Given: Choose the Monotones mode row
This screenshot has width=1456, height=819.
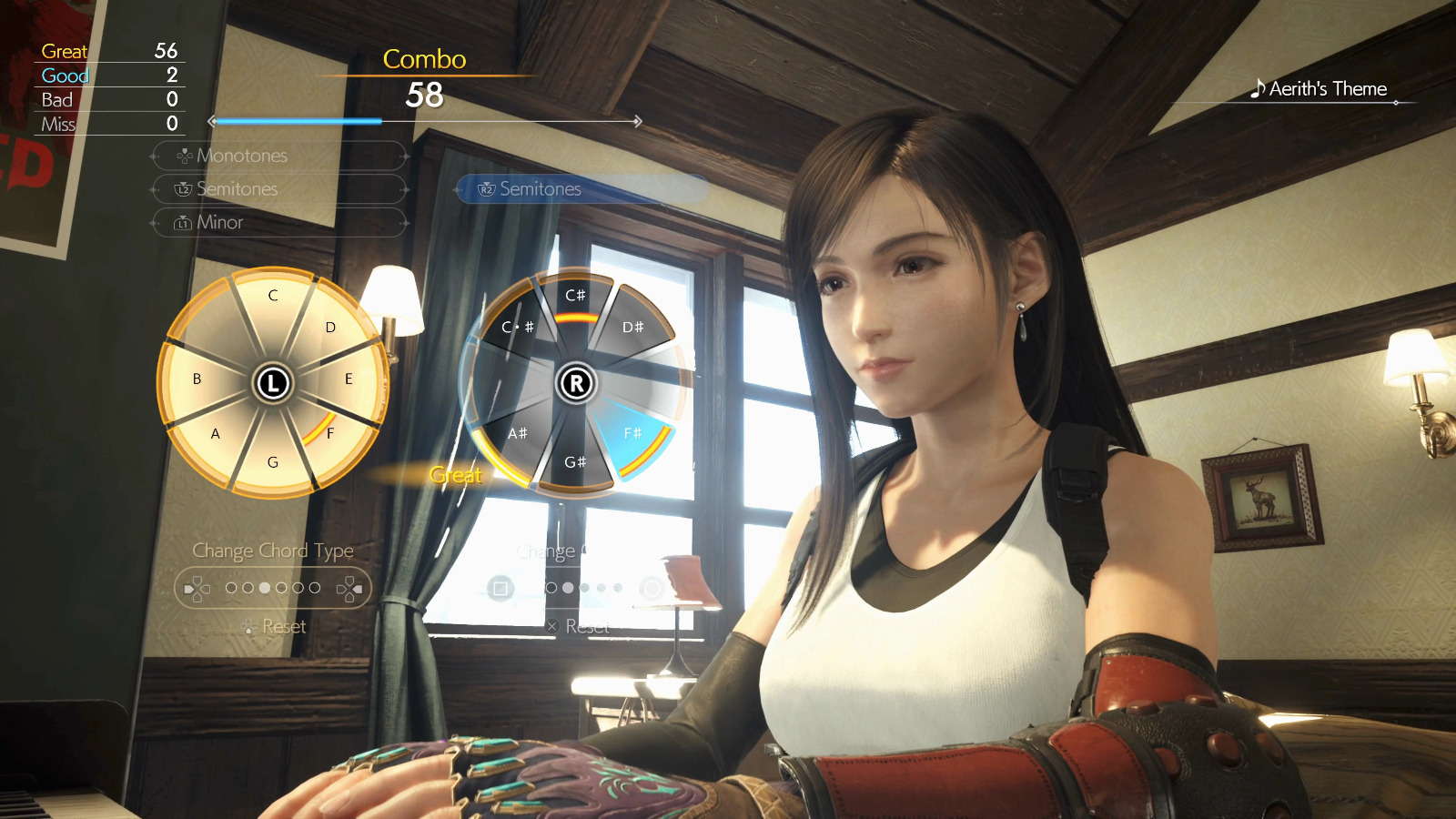Looking at the screenshot, I should pyautogui.click(x=278, y=156).
